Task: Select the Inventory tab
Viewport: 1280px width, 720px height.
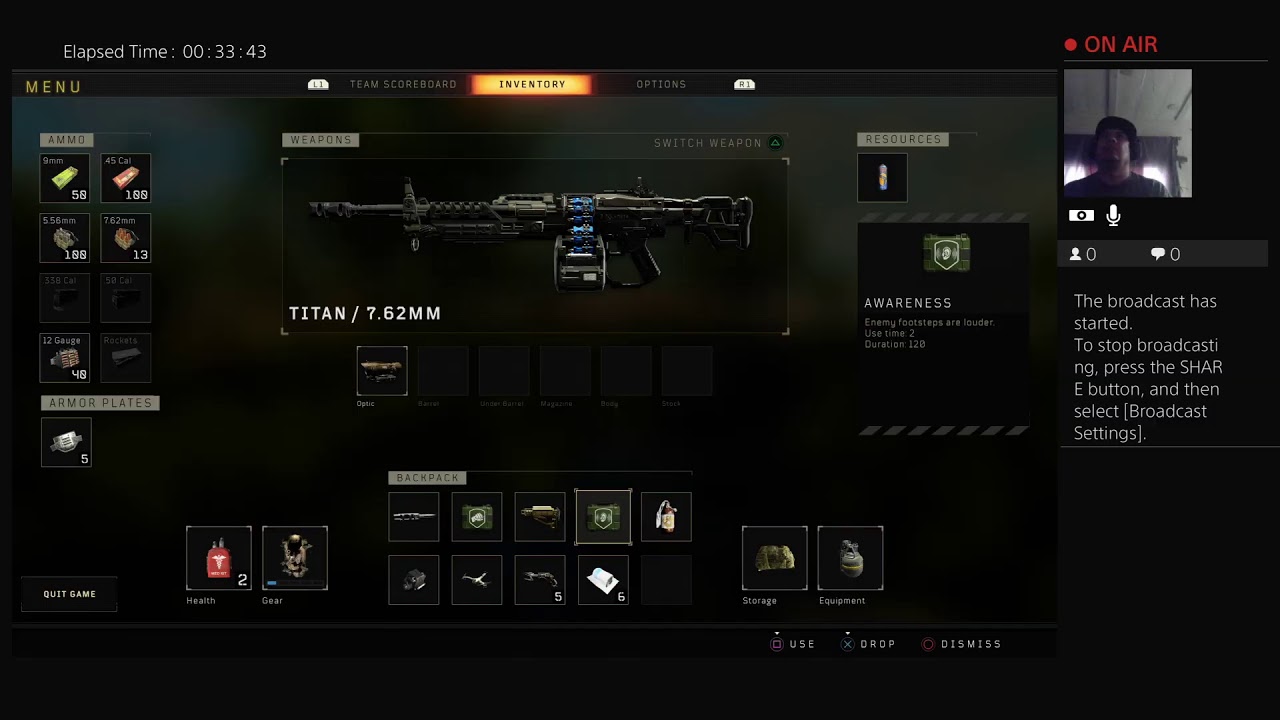Action: 532,85
